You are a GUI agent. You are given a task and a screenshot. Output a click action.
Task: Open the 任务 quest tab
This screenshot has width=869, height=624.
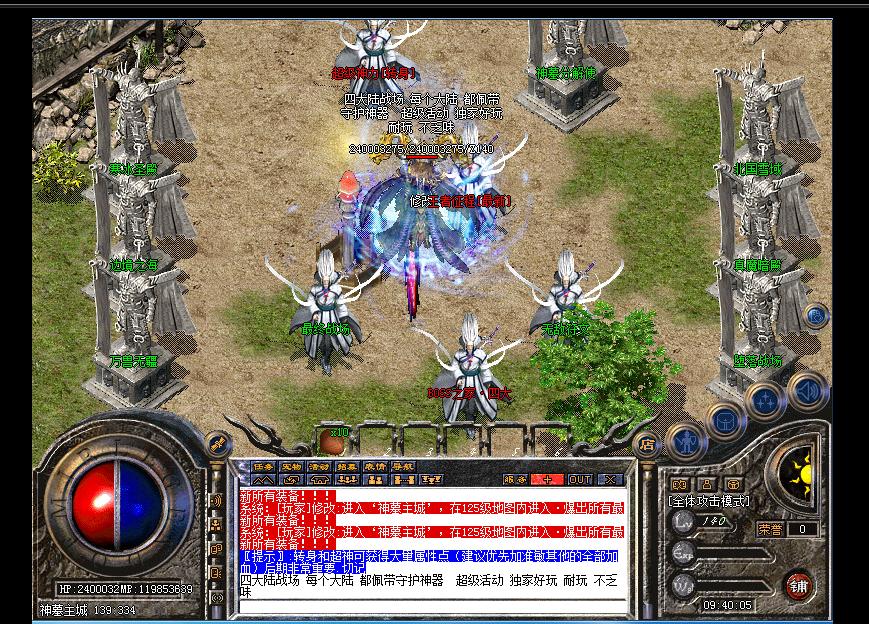tap(264, 466)
